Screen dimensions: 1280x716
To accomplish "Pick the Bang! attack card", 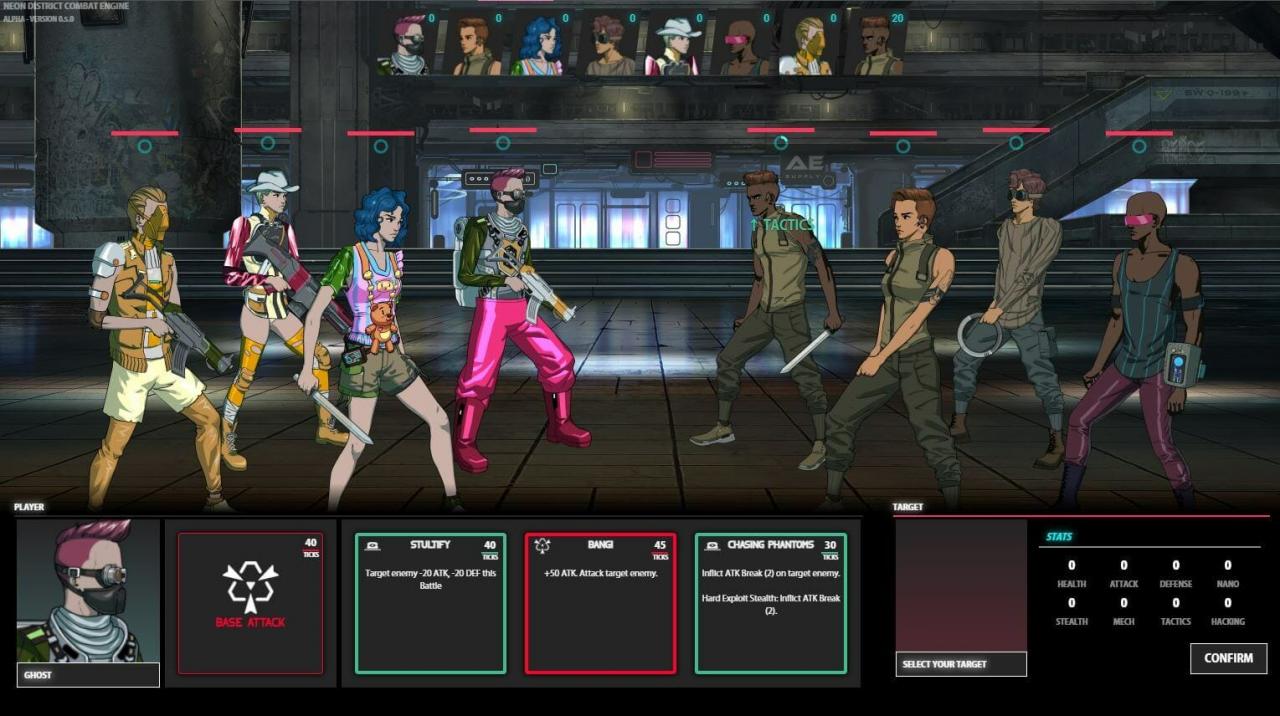I will pos(600,602).
